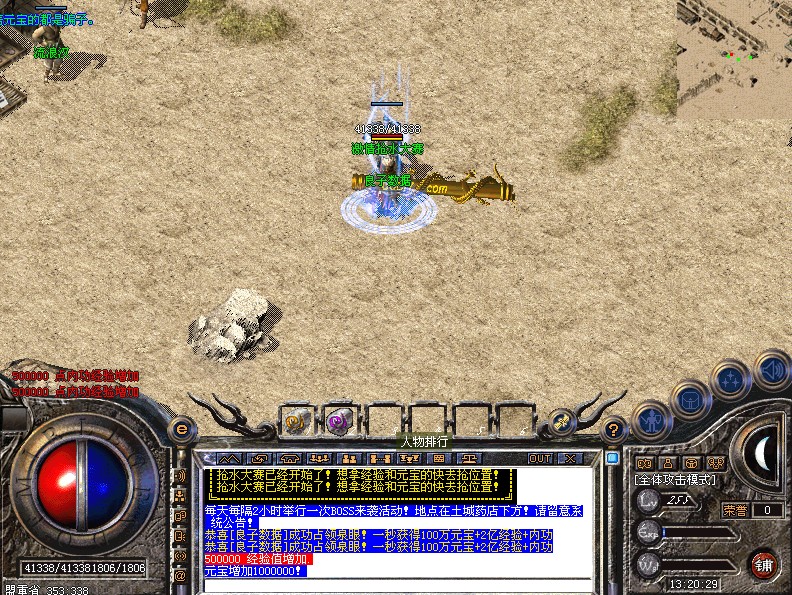Toggle sound with the speaker button
792x595 pixels.
click(x=771, y=369)
